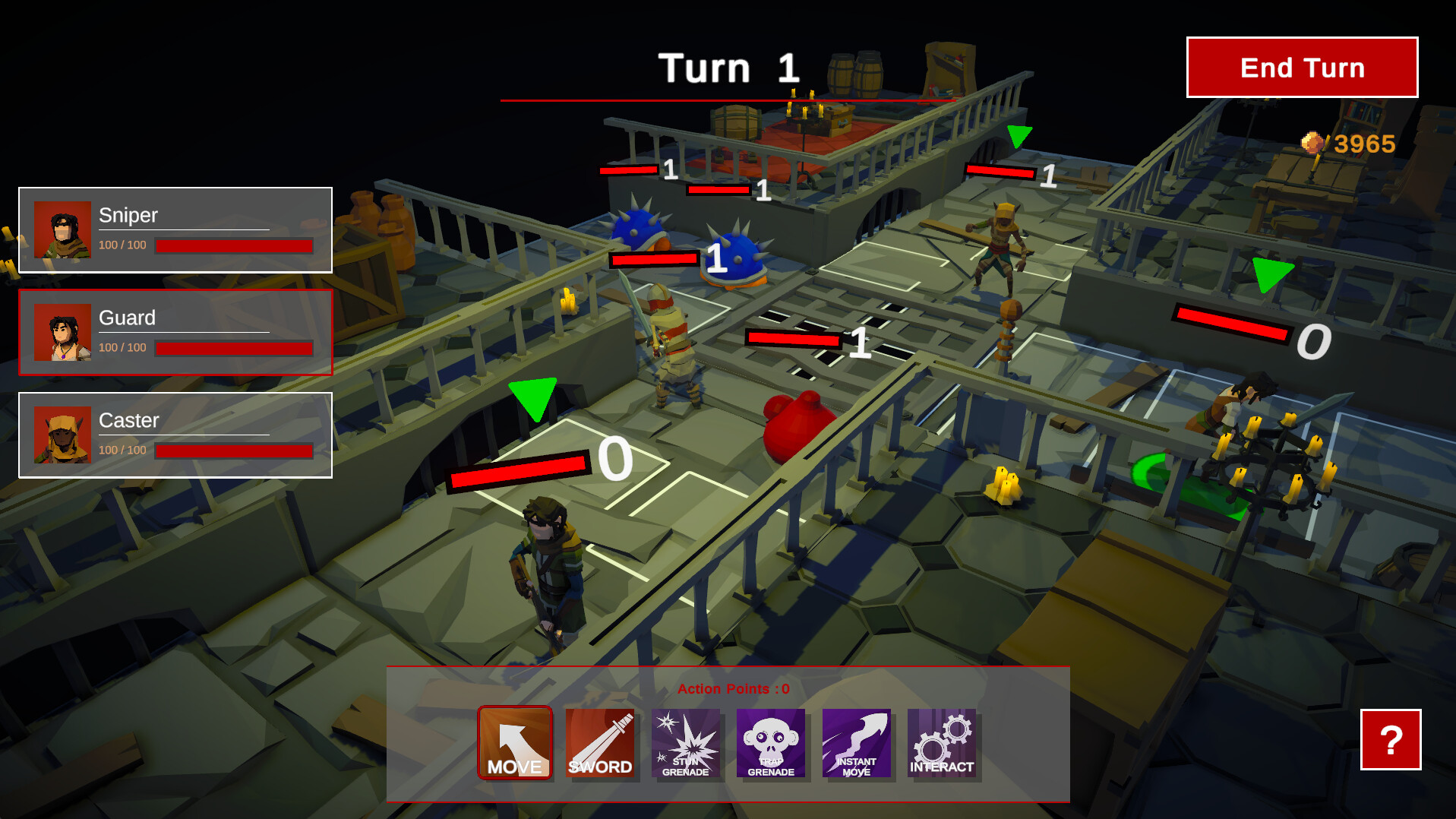The width and height of the screenshot is (1456, 819).
Task: Click the gold coin icon near 3965
Action: pos(1312,143)
